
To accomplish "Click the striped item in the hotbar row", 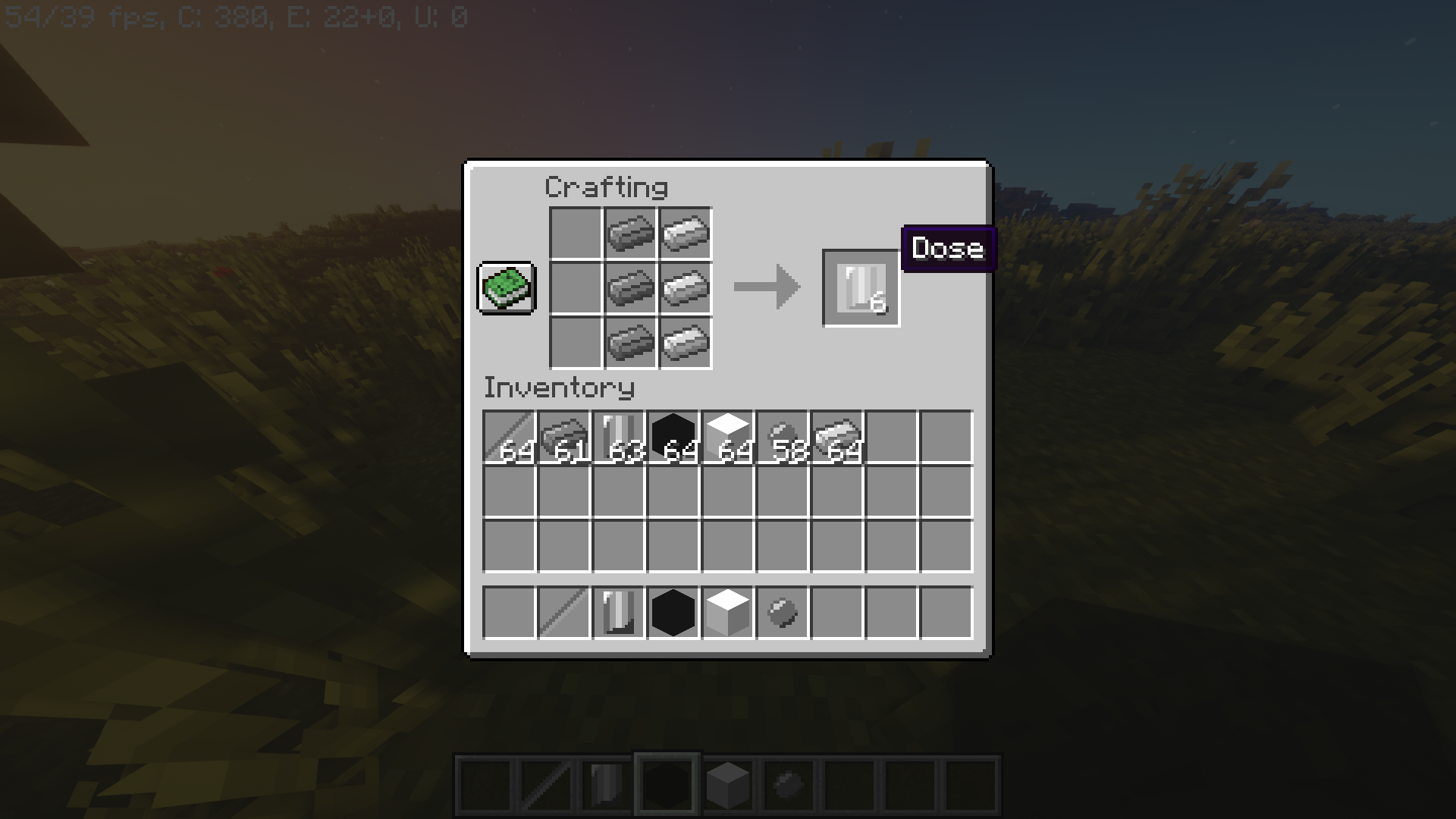I will click(617, 613).
